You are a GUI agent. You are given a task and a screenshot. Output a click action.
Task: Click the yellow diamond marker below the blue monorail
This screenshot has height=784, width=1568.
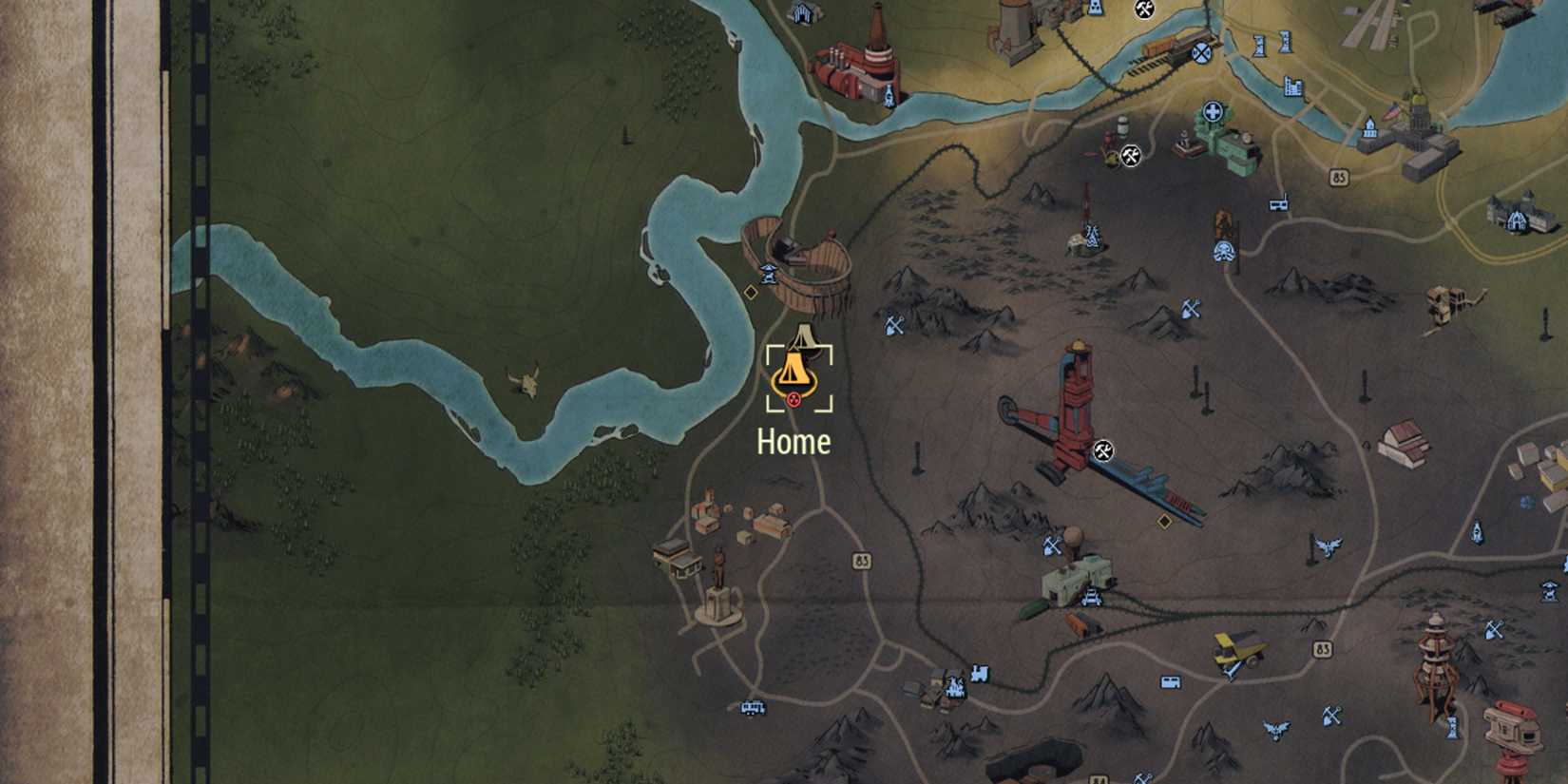click(1164, 520)
